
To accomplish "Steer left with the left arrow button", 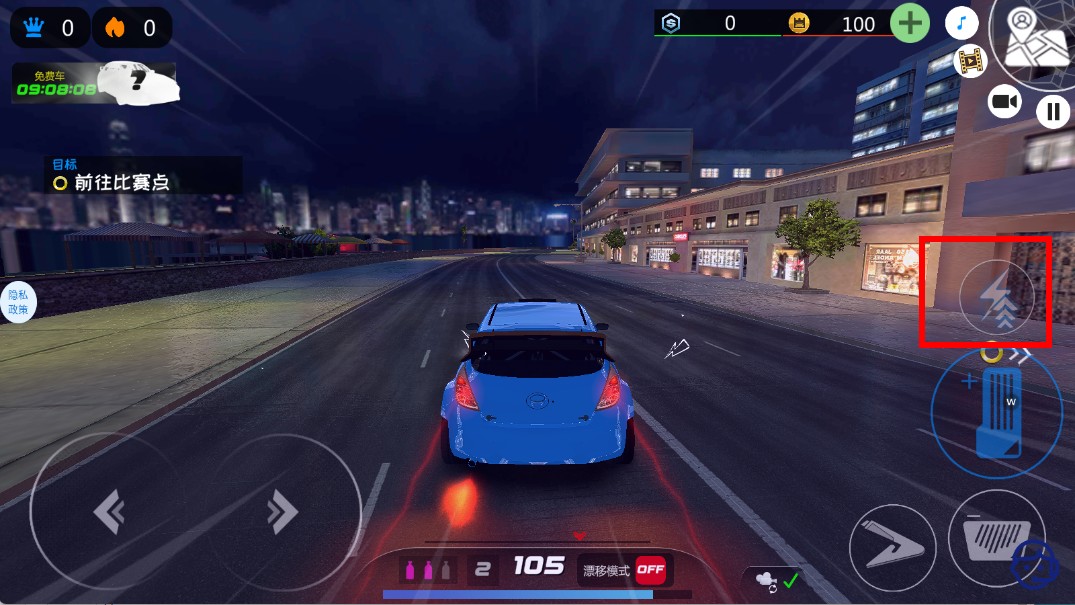I will 108,513.
